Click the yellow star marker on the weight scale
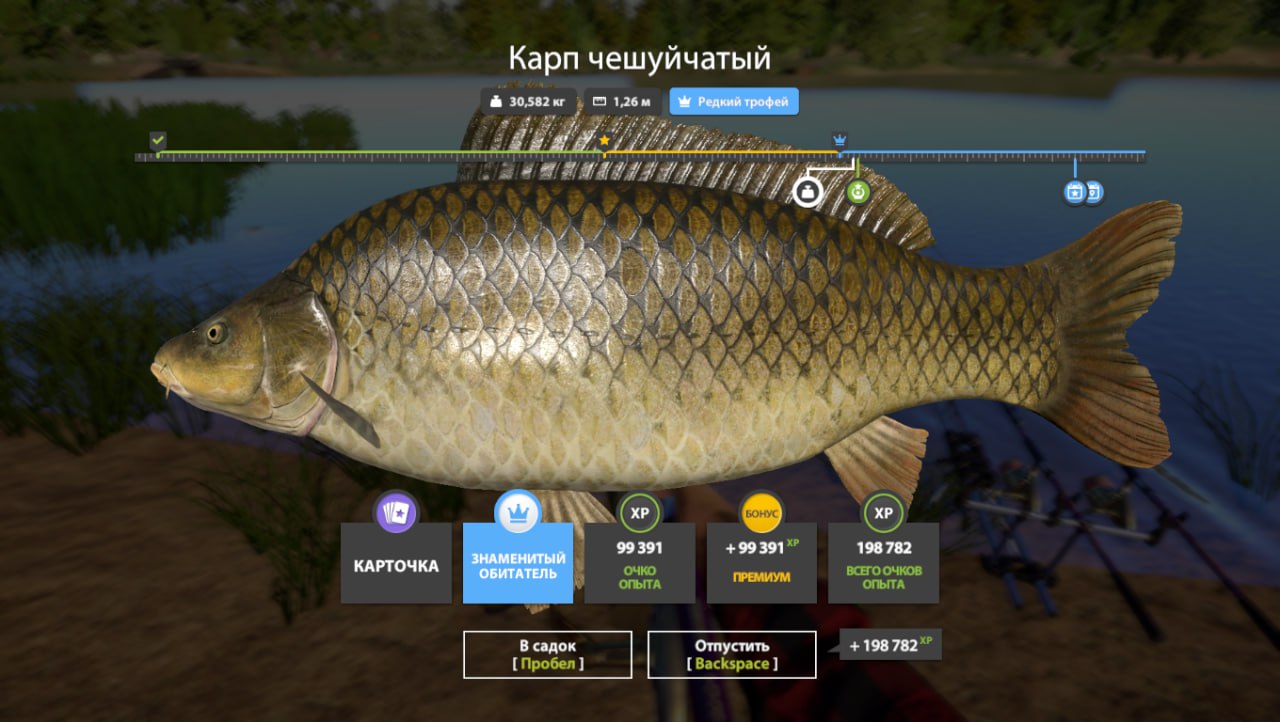Image resolution: width=1280 pixels, height=722 pixels. click(x=604, y=142)
